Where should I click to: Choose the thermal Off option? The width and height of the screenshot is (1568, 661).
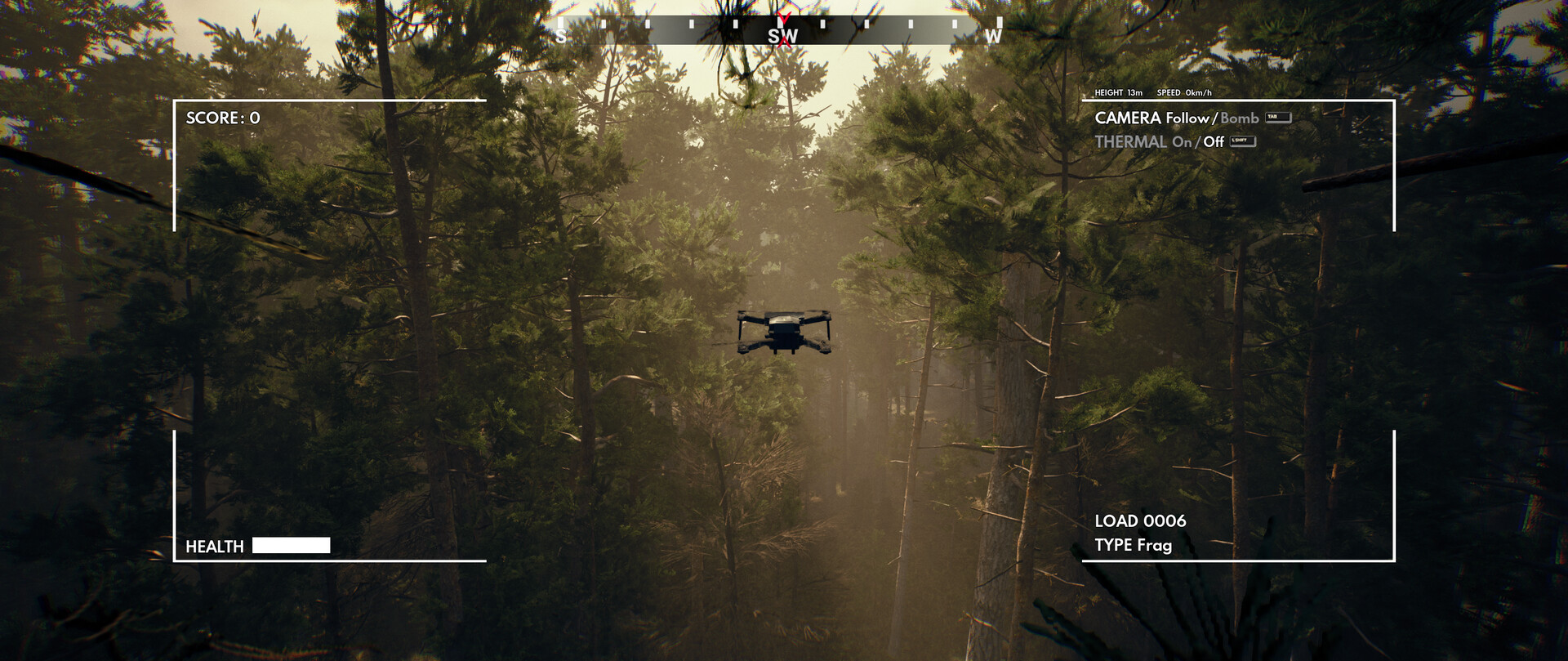[1214, 142]
